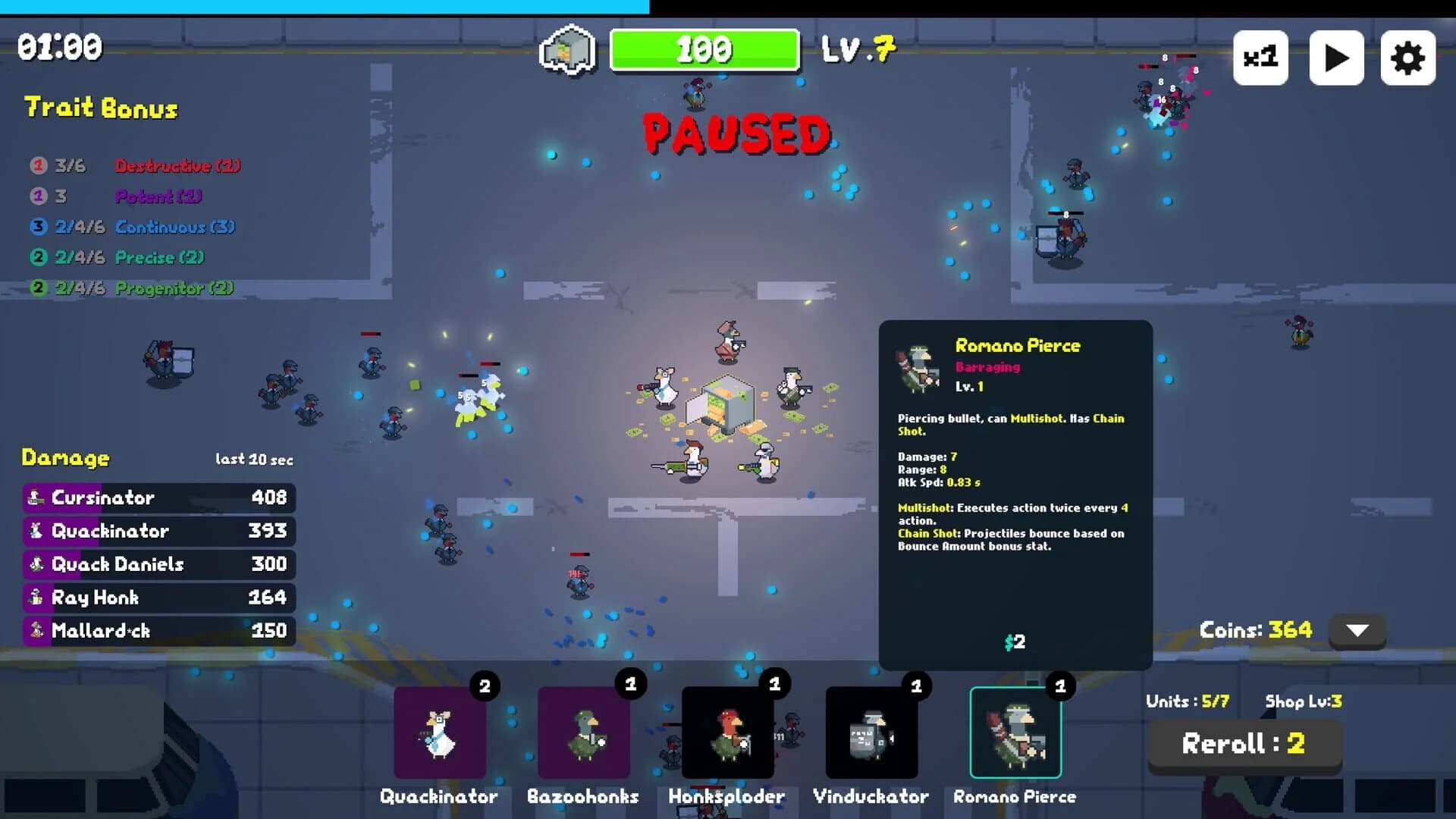1456x819 pixels.
Task: Open the Trait Bonus panel header
Action: pos(100,108)
